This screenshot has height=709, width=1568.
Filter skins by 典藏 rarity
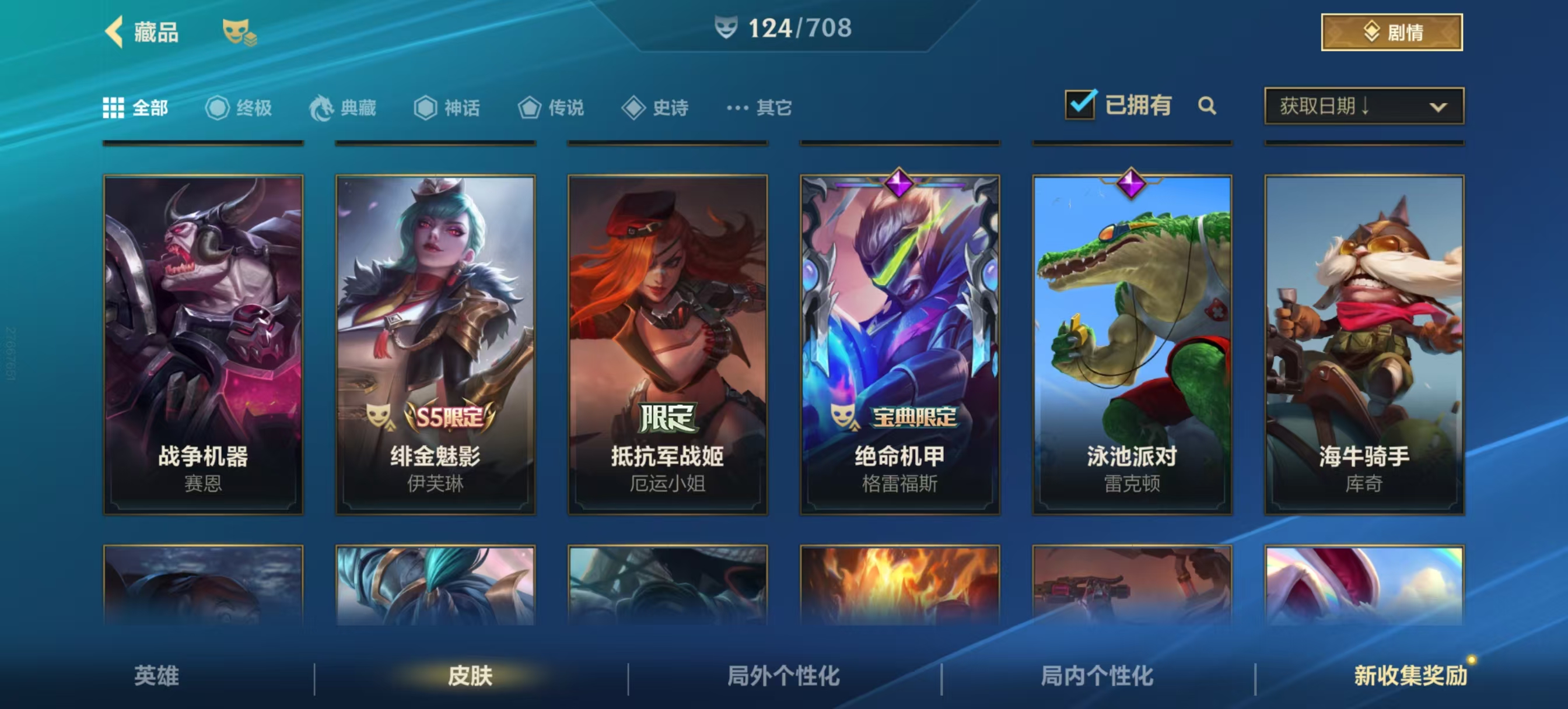point(342,108)
